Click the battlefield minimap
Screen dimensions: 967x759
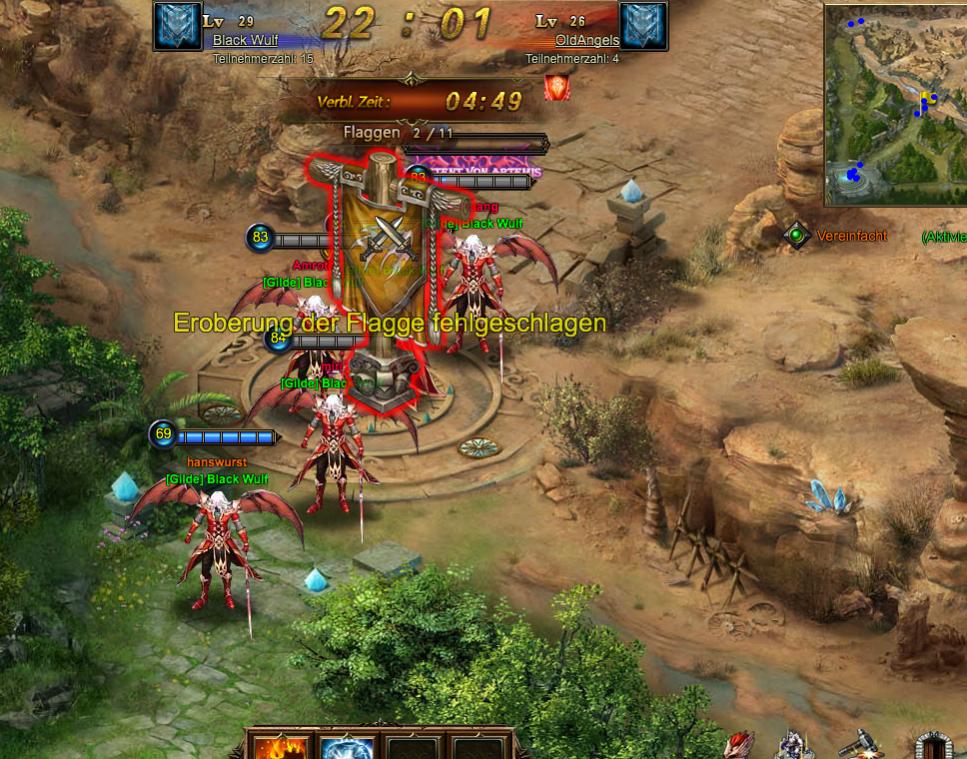click(x=895, y=104)
